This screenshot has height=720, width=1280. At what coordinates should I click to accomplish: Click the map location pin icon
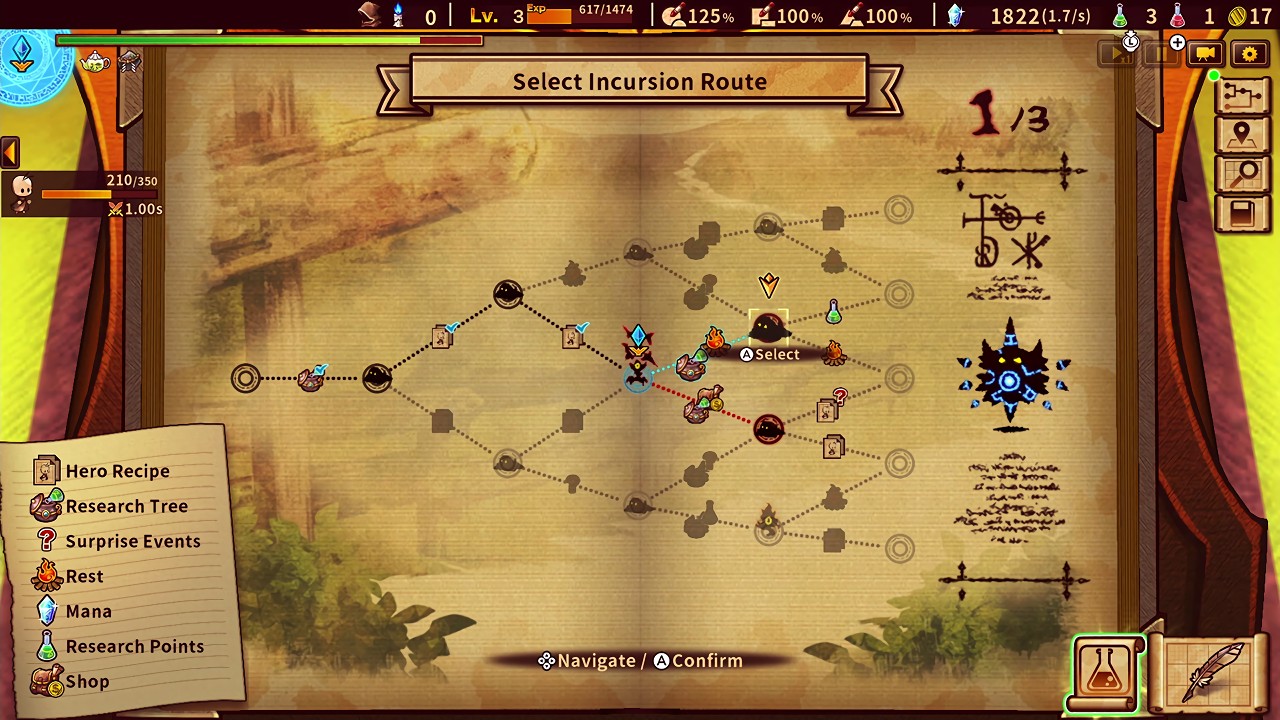[1242, 133]
